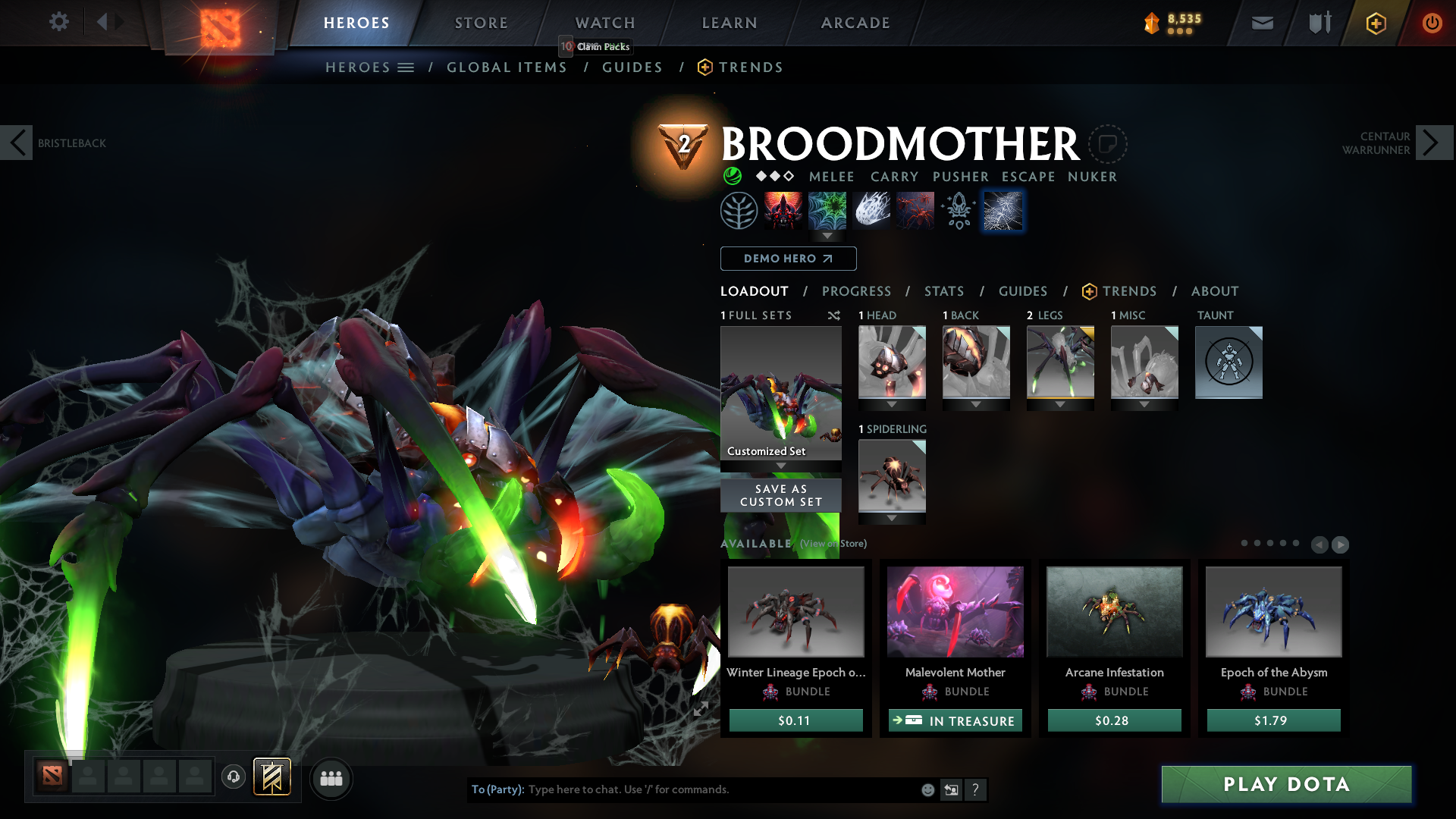Expand the HEAD slot dropdown arrow
The height and width of the screenshot is (819, 1456).
(x=892, y=404)
